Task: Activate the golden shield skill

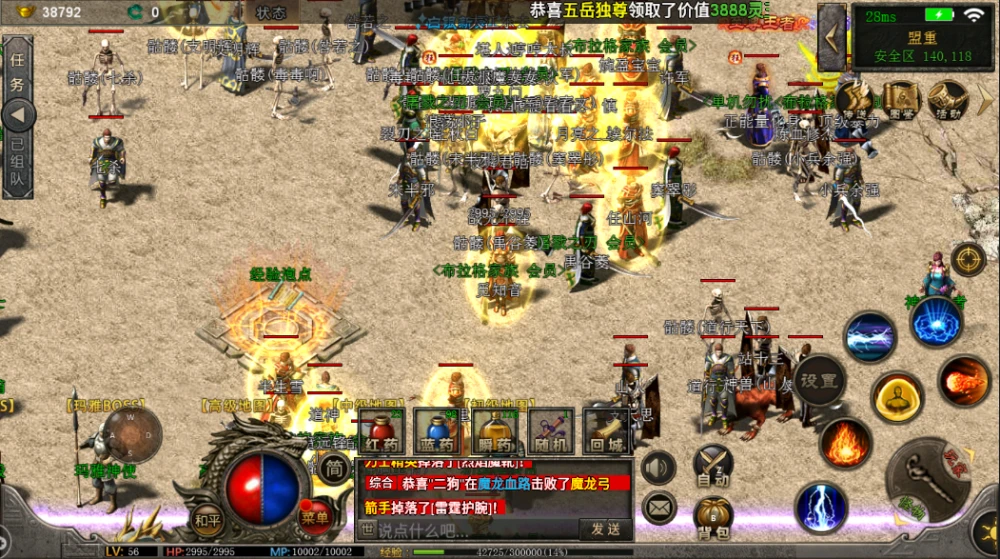Action: (x=897, y=397)
